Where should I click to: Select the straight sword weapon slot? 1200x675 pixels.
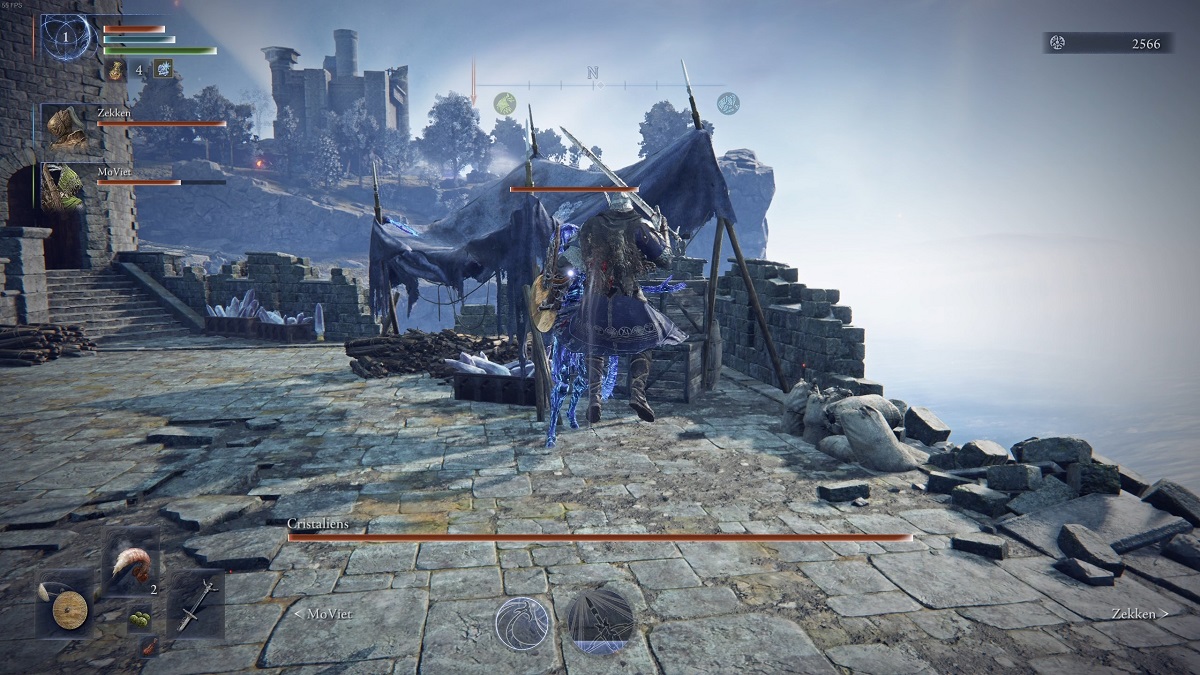click(195, 604)
